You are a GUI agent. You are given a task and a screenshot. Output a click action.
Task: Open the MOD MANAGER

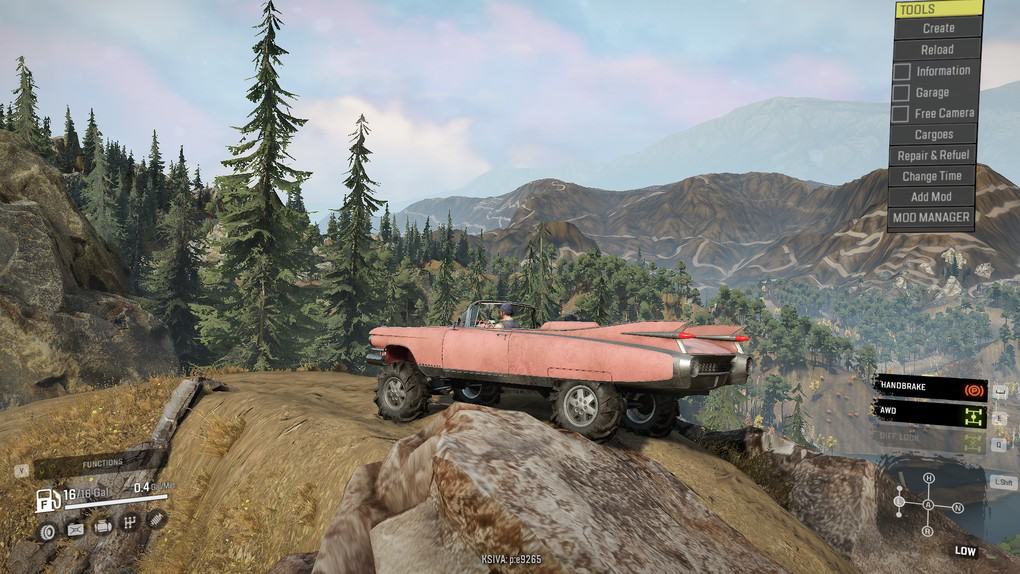[x=931, y=217]
